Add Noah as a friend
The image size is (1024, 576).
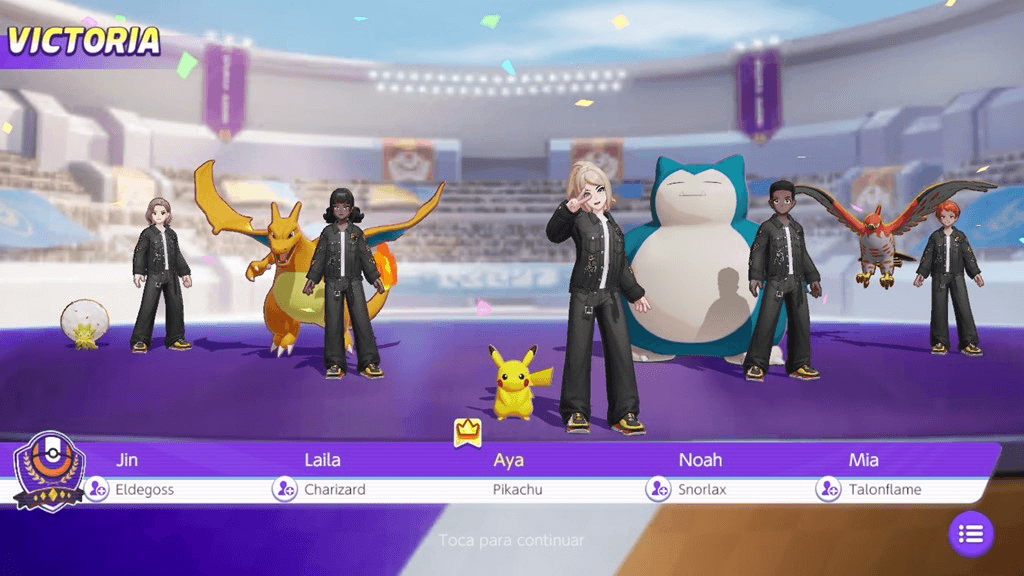pyautogui.click(x=658, y=489)
